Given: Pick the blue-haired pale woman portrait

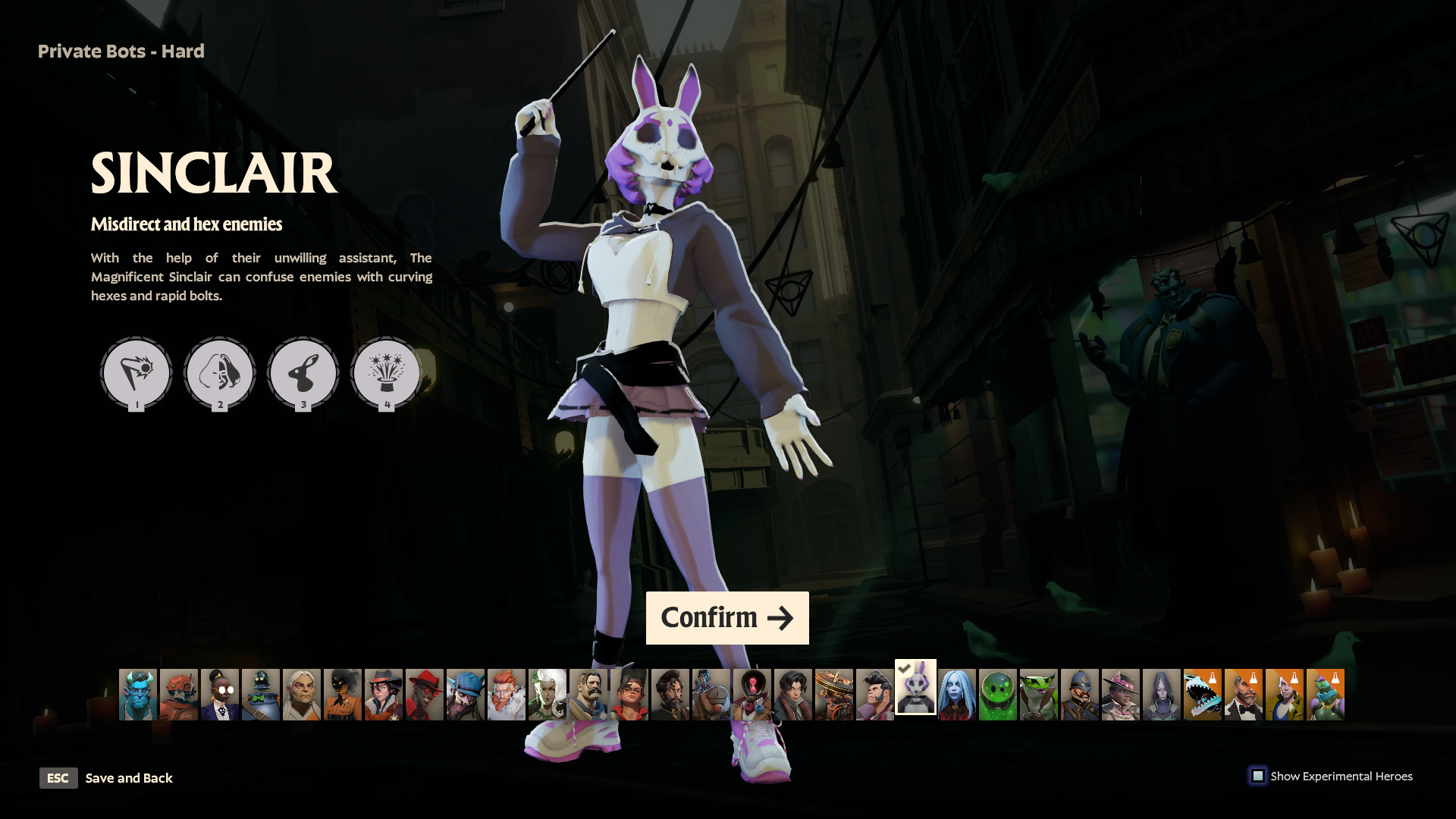Looking at the screenshot, I should [x=957, y=695].
